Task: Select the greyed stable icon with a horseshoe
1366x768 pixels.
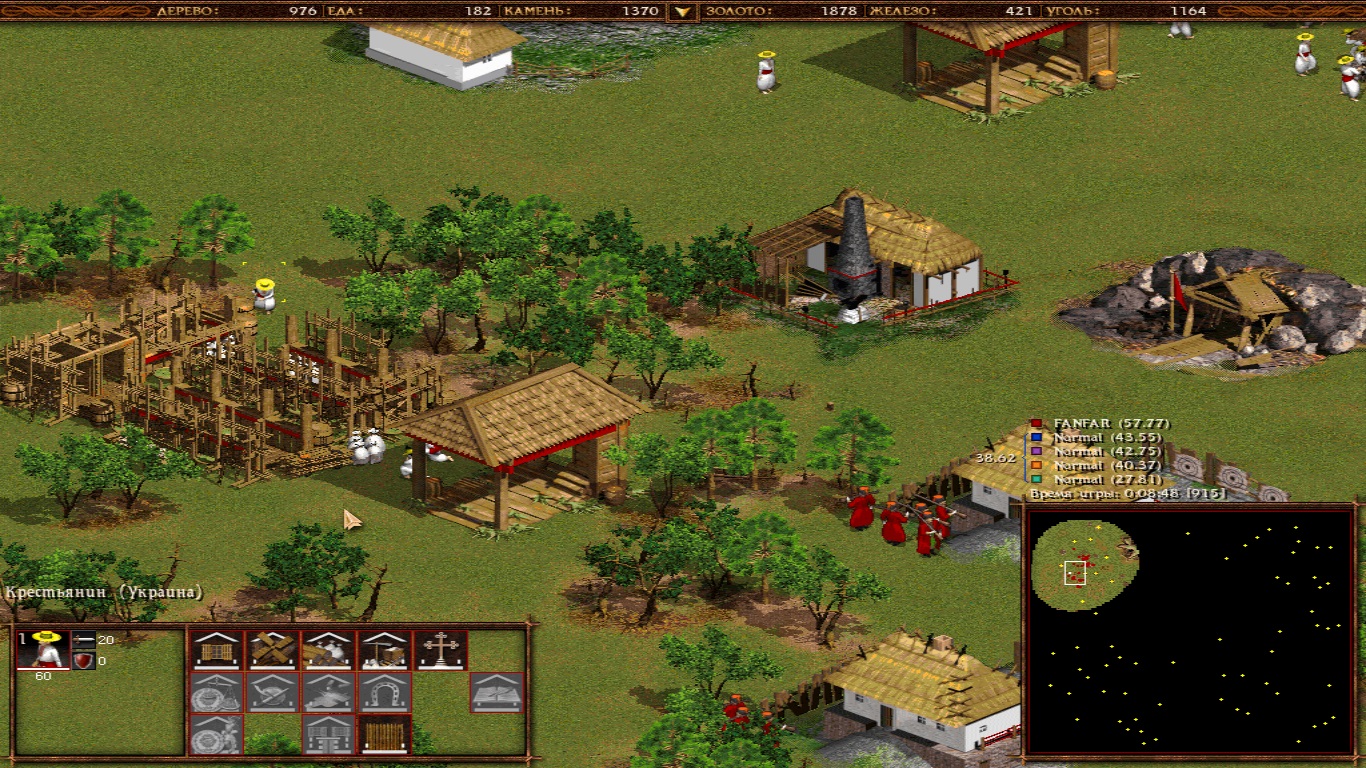Action: click(x=384, y=692)
